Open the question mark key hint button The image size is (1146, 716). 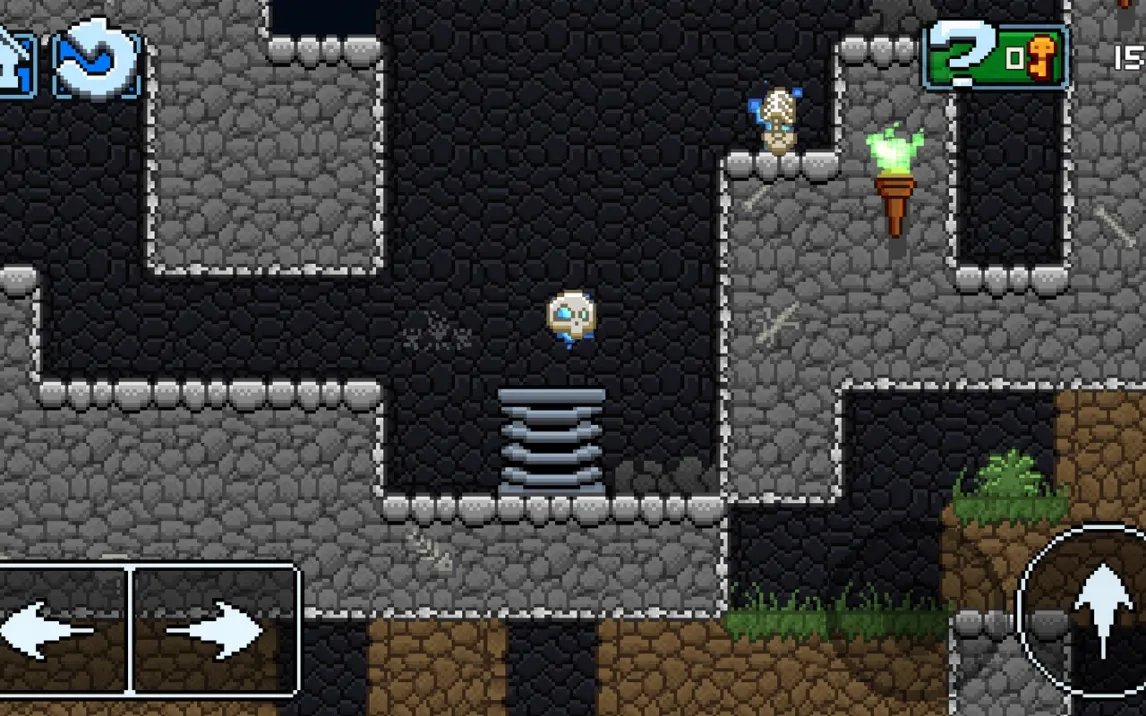point(994,57)
